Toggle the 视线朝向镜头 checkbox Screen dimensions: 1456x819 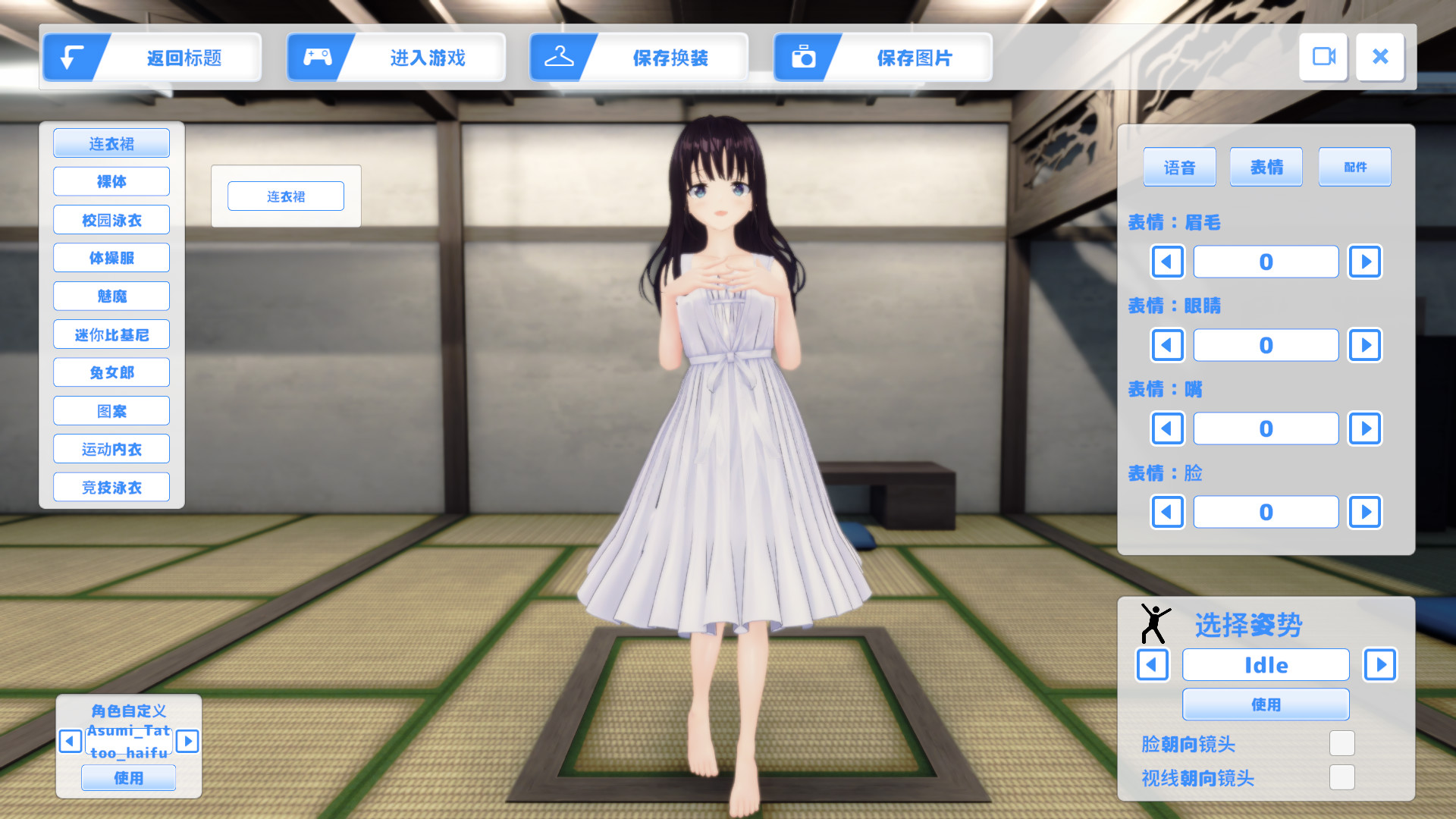[x=1341, y=777]
